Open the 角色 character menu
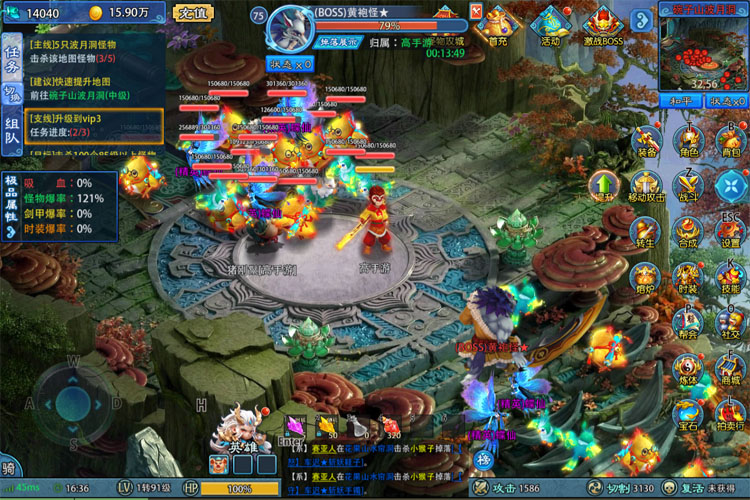The height and width of the screenshot is (500, 750). (688, 138)
